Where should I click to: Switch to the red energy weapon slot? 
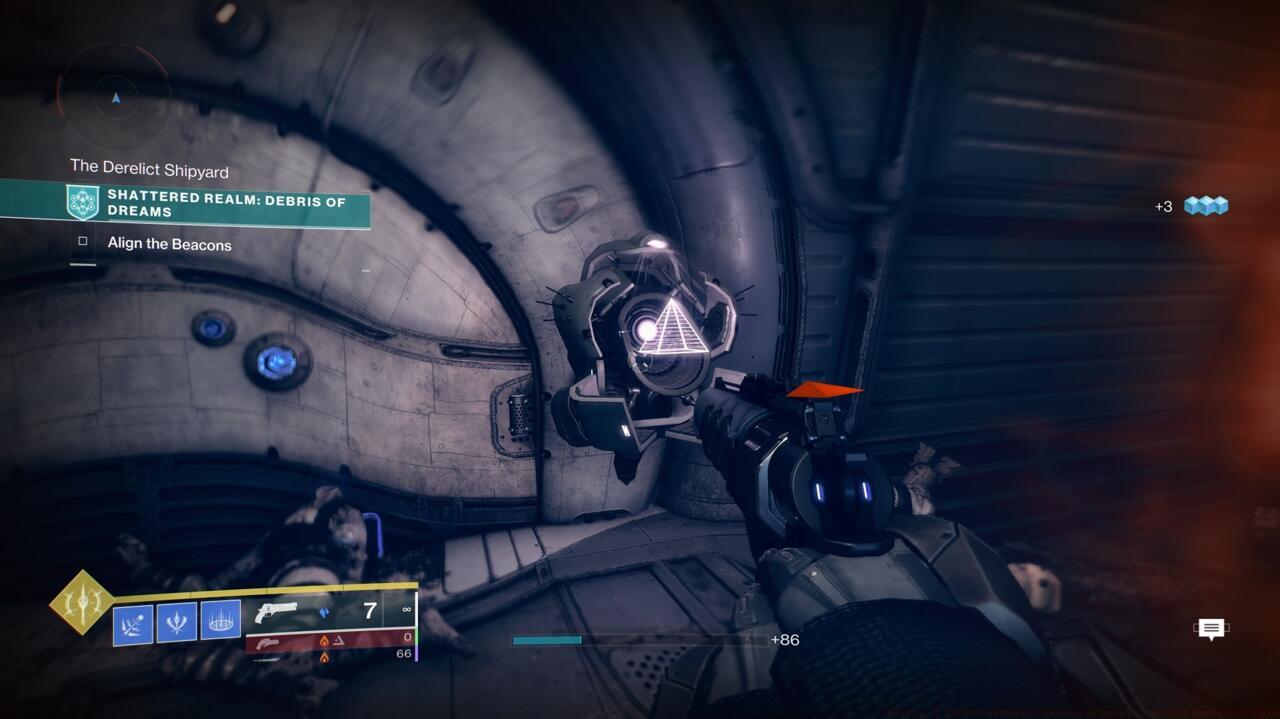pos(330,640)
